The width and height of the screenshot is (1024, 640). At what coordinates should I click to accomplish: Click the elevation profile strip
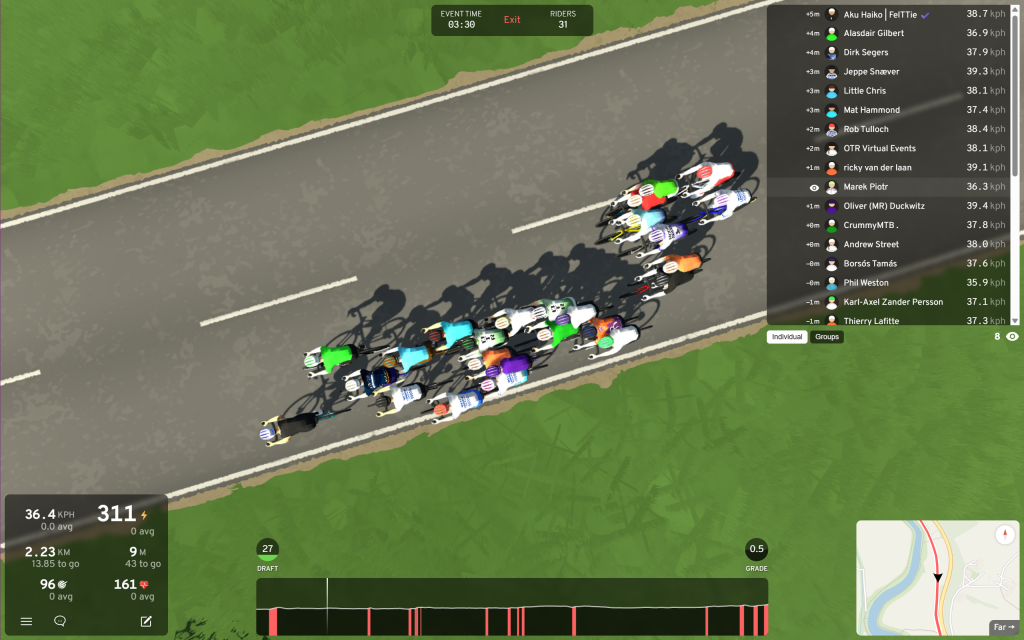click(512, 606)
